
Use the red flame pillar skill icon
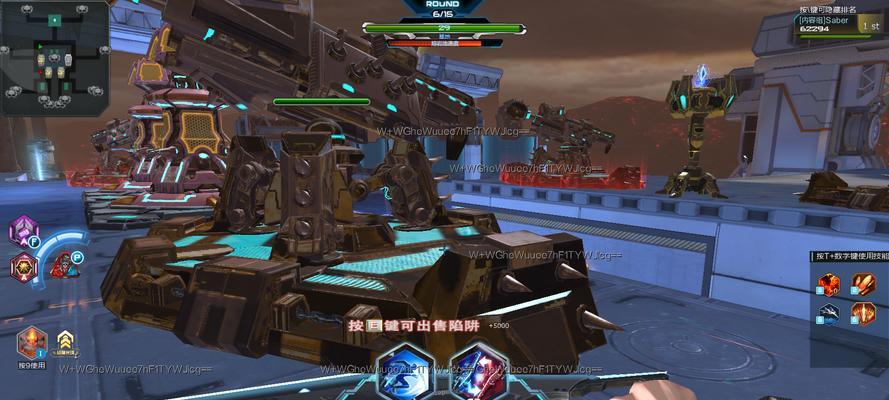pyautogui.click(x=864, y=314)
